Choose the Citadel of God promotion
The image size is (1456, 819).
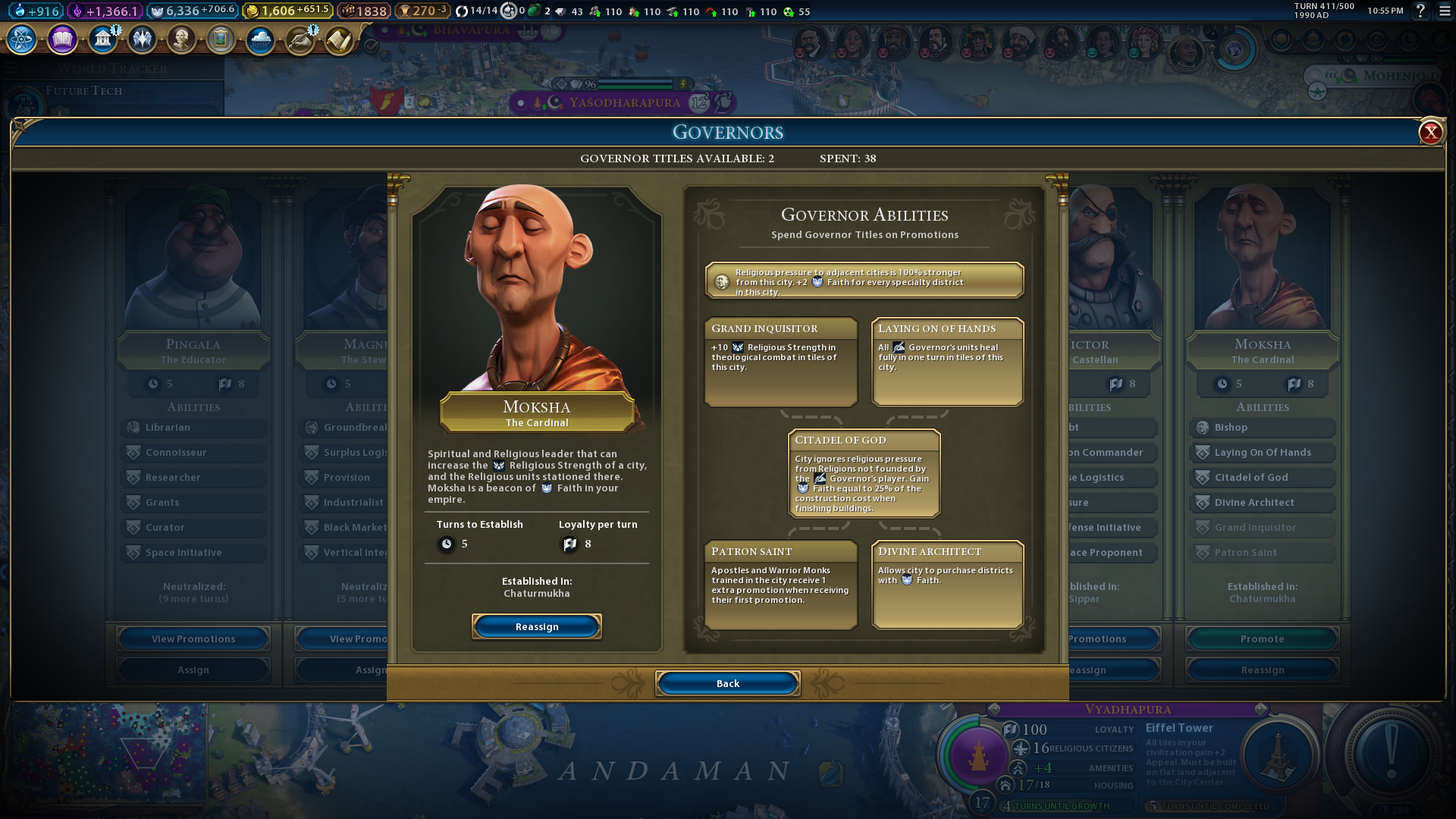864,473
